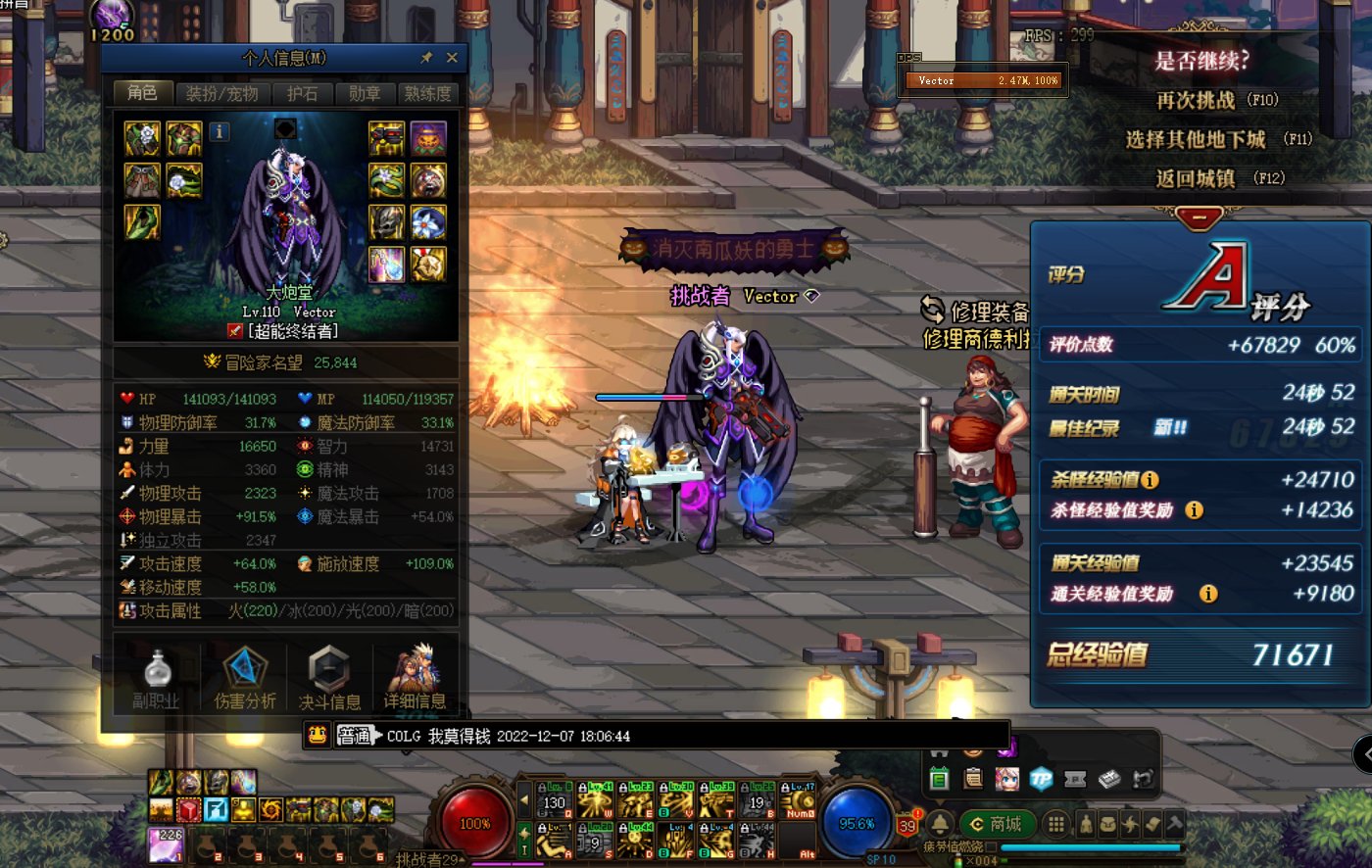Open 伤害分析 damage analysis
Screen dimensions: 1372x868
tap(244, 678)
